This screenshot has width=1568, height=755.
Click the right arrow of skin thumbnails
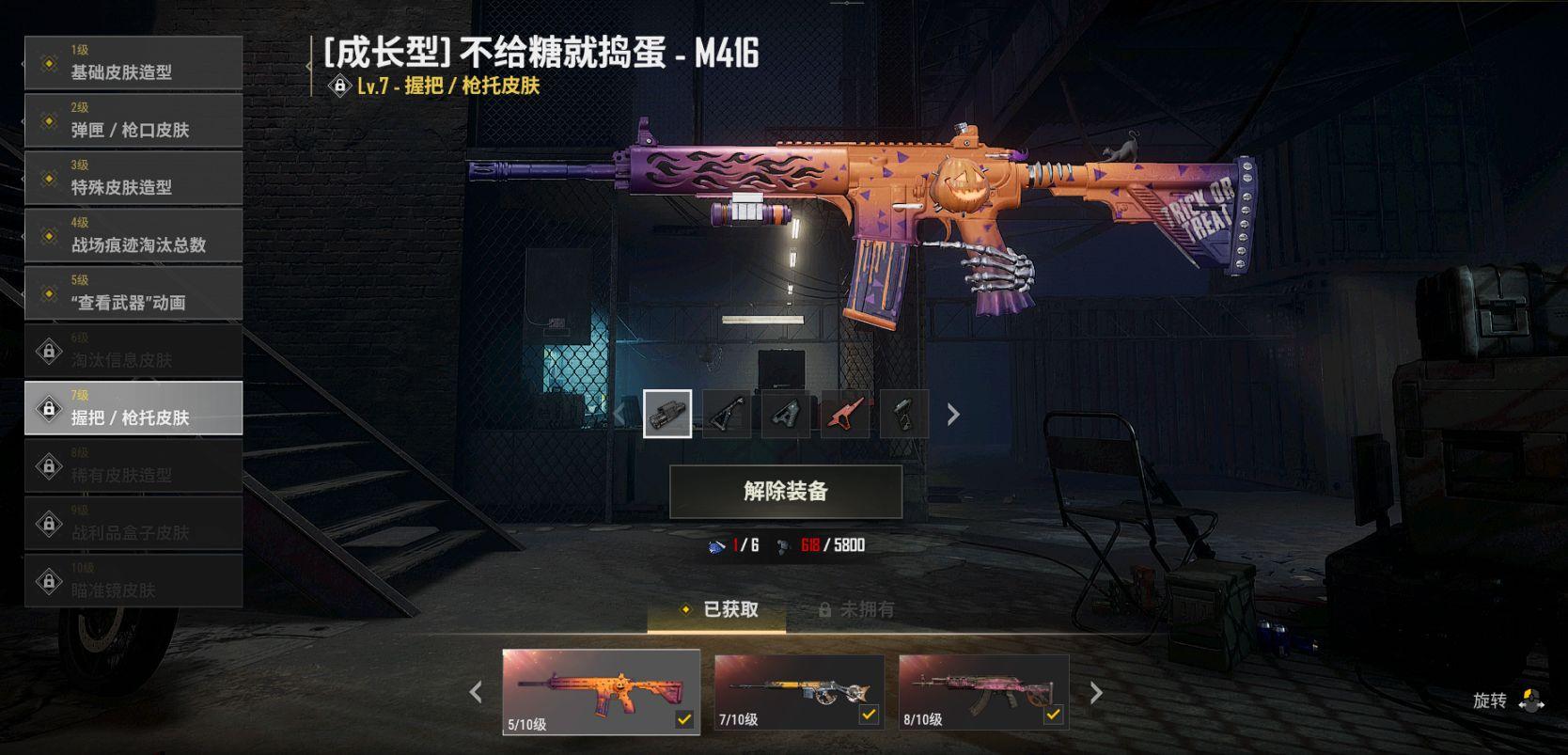pyautogui.click(x=1095, y=691)
